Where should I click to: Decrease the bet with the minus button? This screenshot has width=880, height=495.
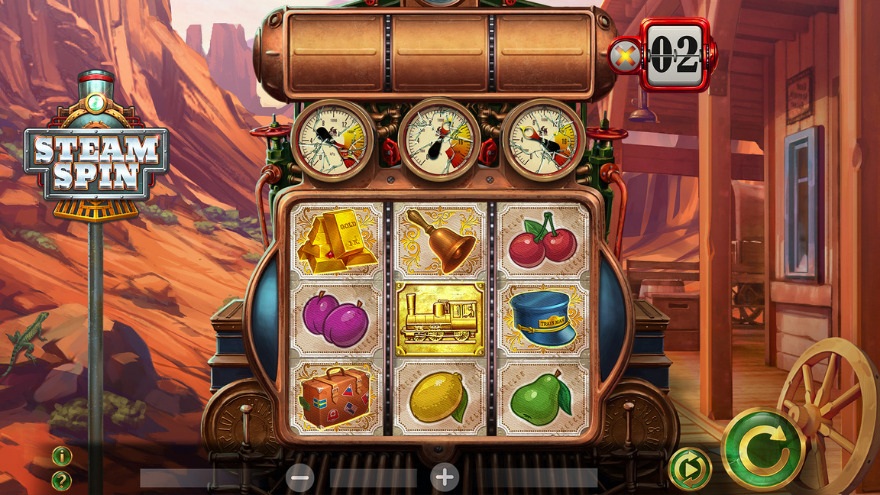tap(300, 477)
